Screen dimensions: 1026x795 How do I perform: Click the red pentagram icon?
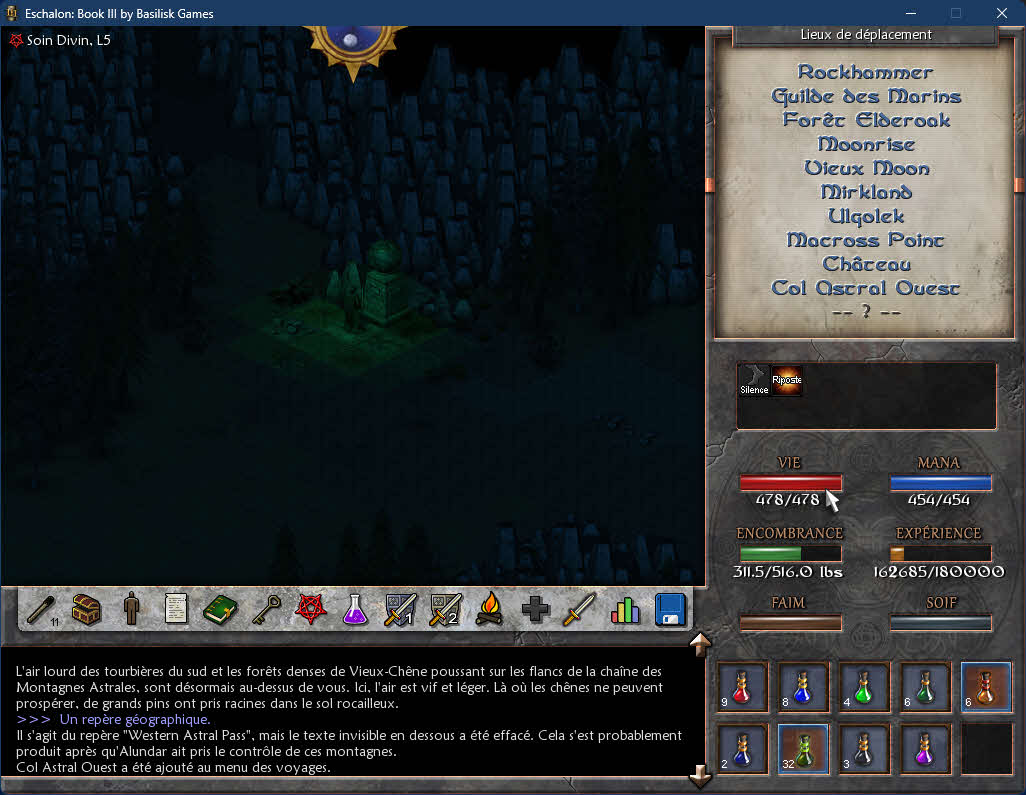[309, 608]
